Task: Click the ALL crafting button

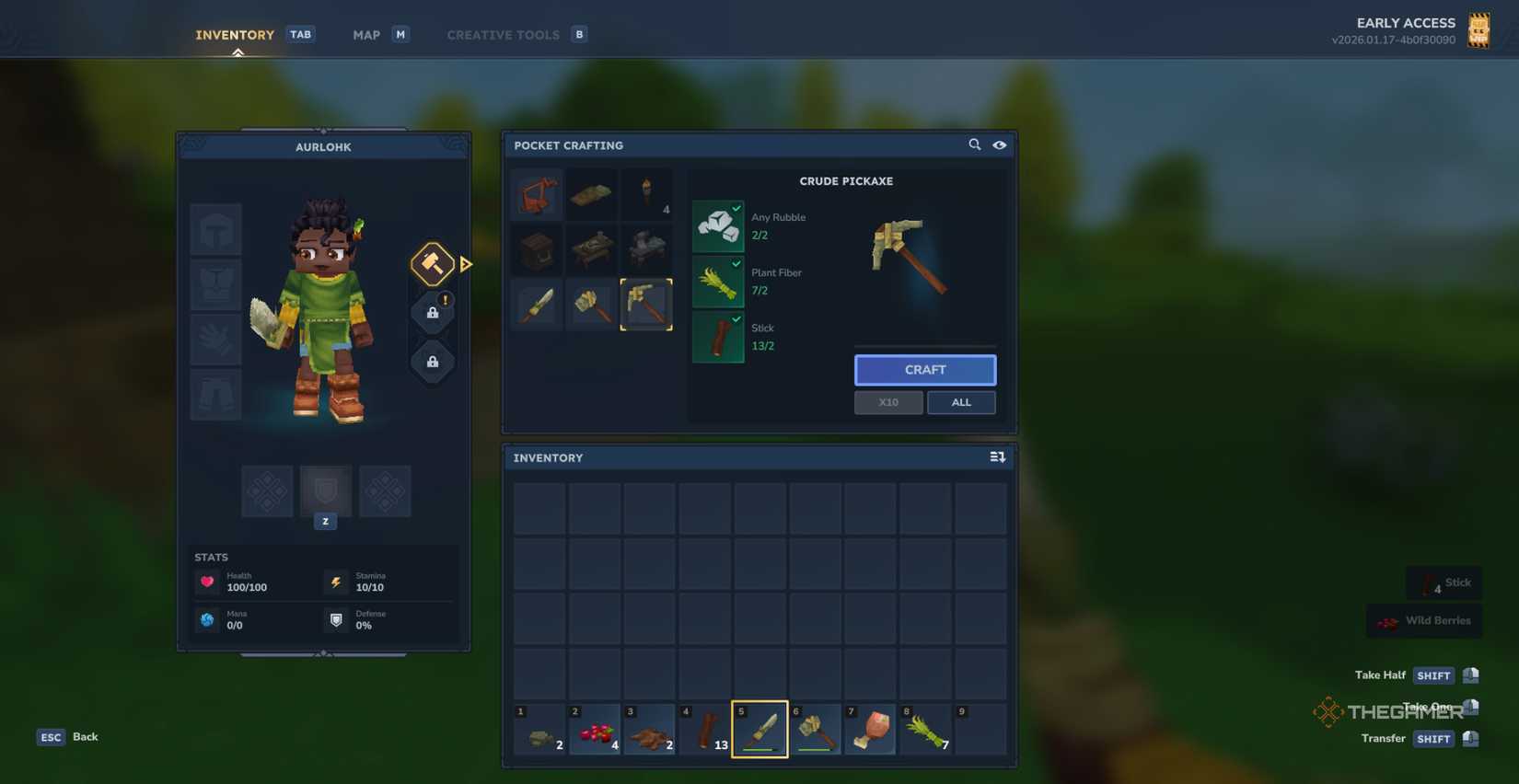Action: click(x=961, y=402)
